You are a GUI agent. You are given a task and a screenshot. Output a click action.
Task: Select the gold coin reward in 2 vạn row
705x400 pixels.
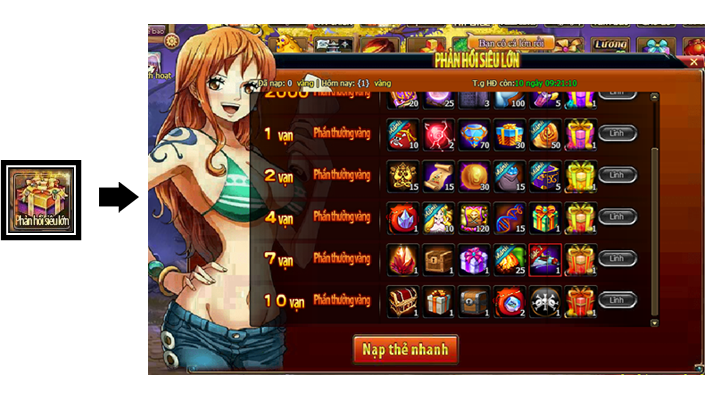click(474, 175)
